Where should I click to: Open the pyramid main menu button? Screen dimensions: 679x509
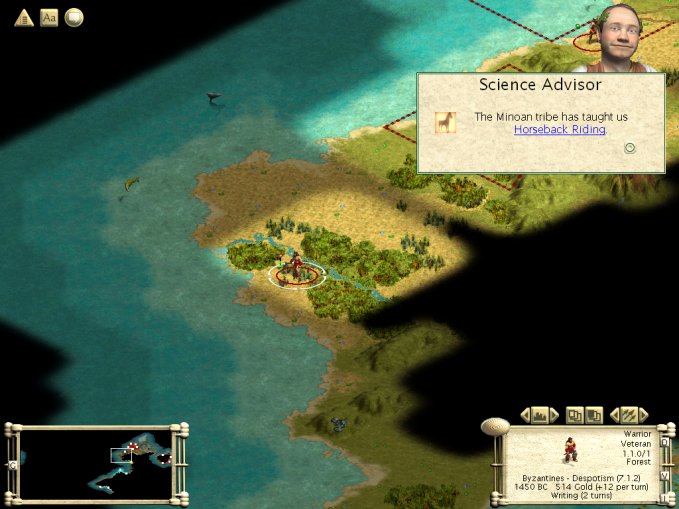pyautogui.click(x=23, y=17)
